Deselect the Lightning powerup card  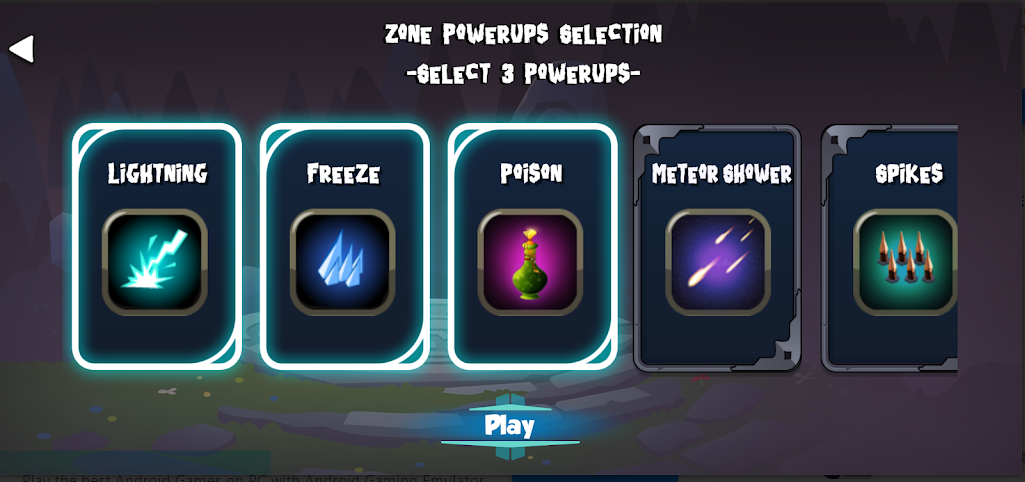coord(156,246)
